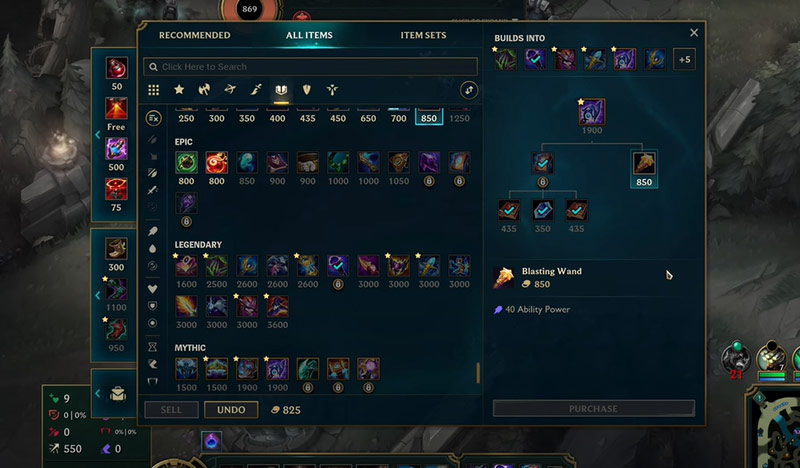Select the Blasting Wand in the build tree
The height and width of the screenshot is (468, 800).
(644, 164)
